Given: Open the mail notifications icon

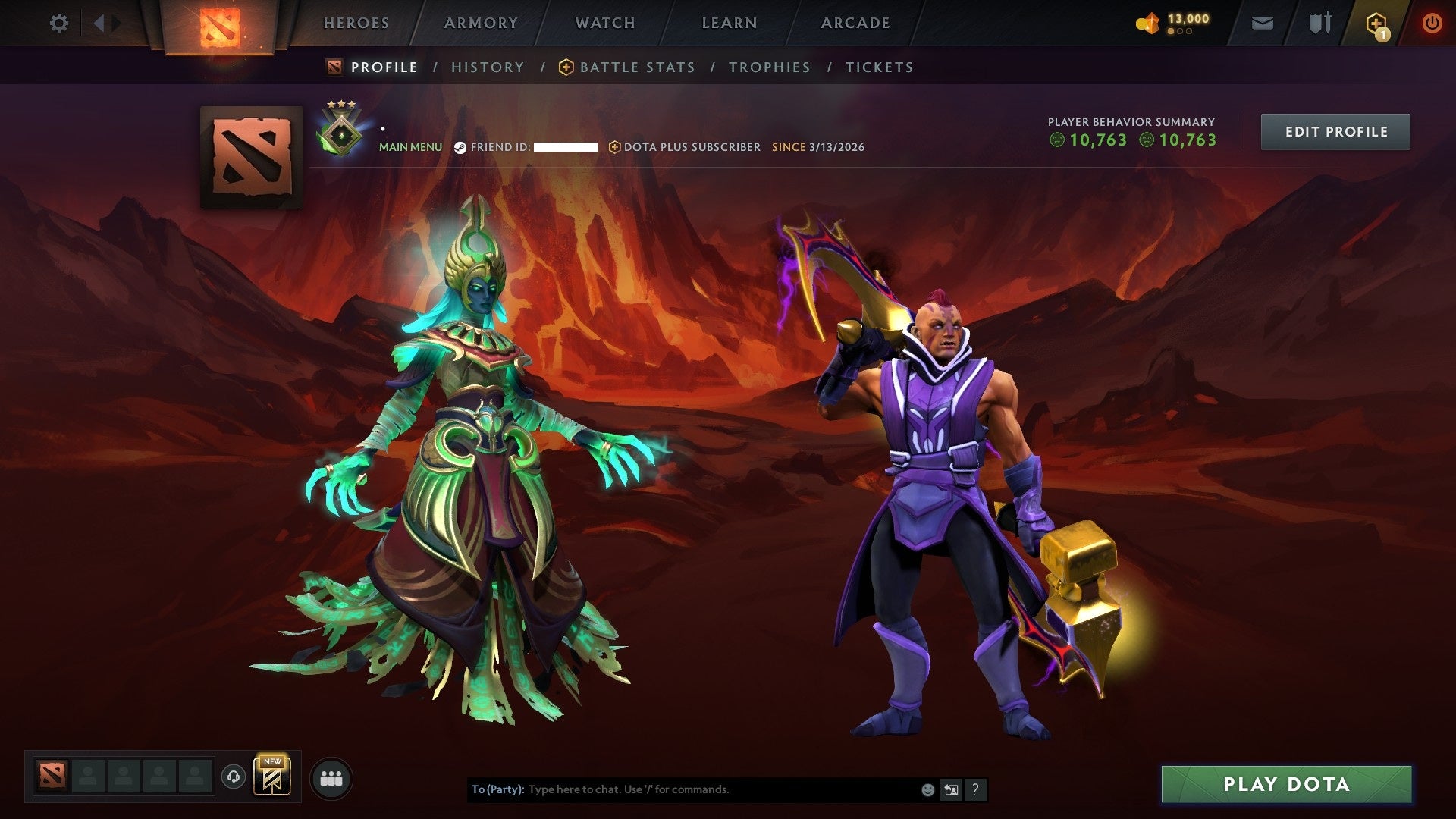Looking at the screenshot, I should pyautogui.click(x=1263, y=23).
